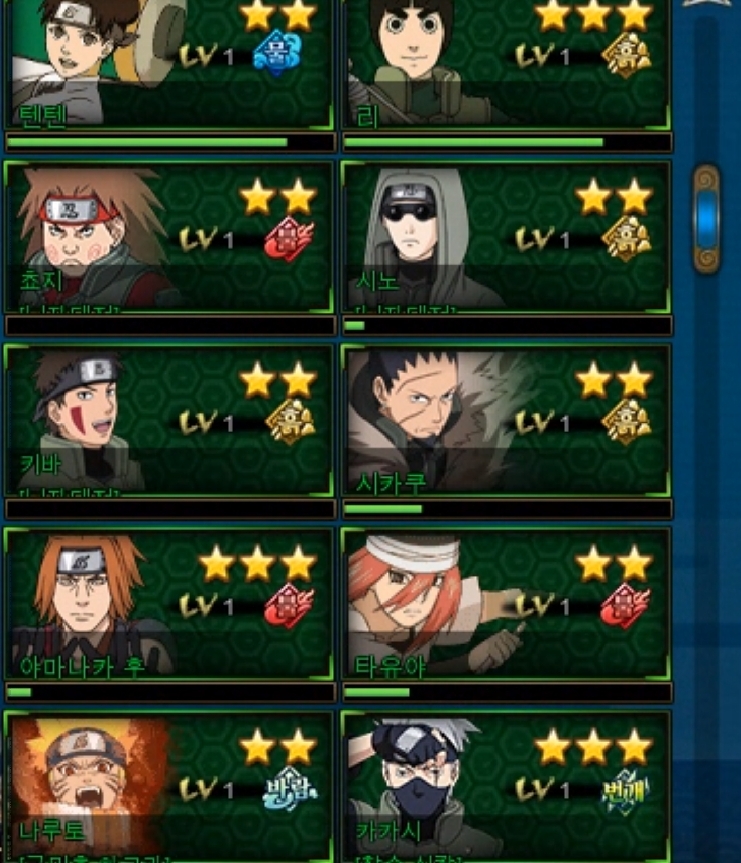Screen dimensions: 741x863
Task: Click the blue scrollbar handle
Action: (x=707, y=219)
